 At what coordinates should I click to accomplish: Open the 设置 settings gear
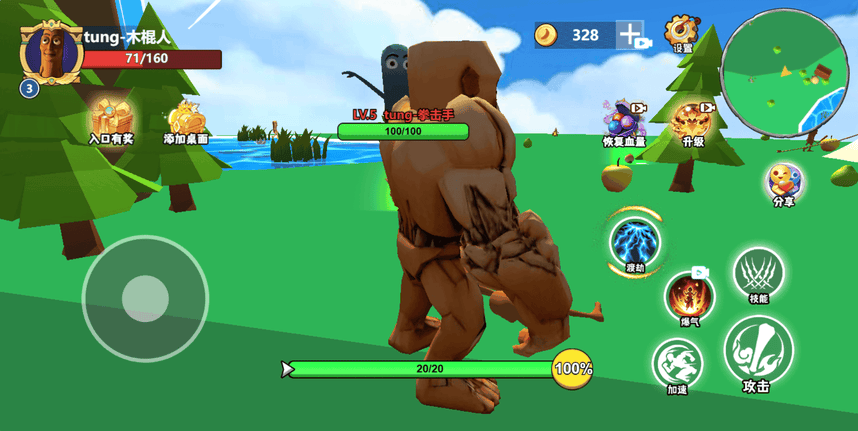682,32
